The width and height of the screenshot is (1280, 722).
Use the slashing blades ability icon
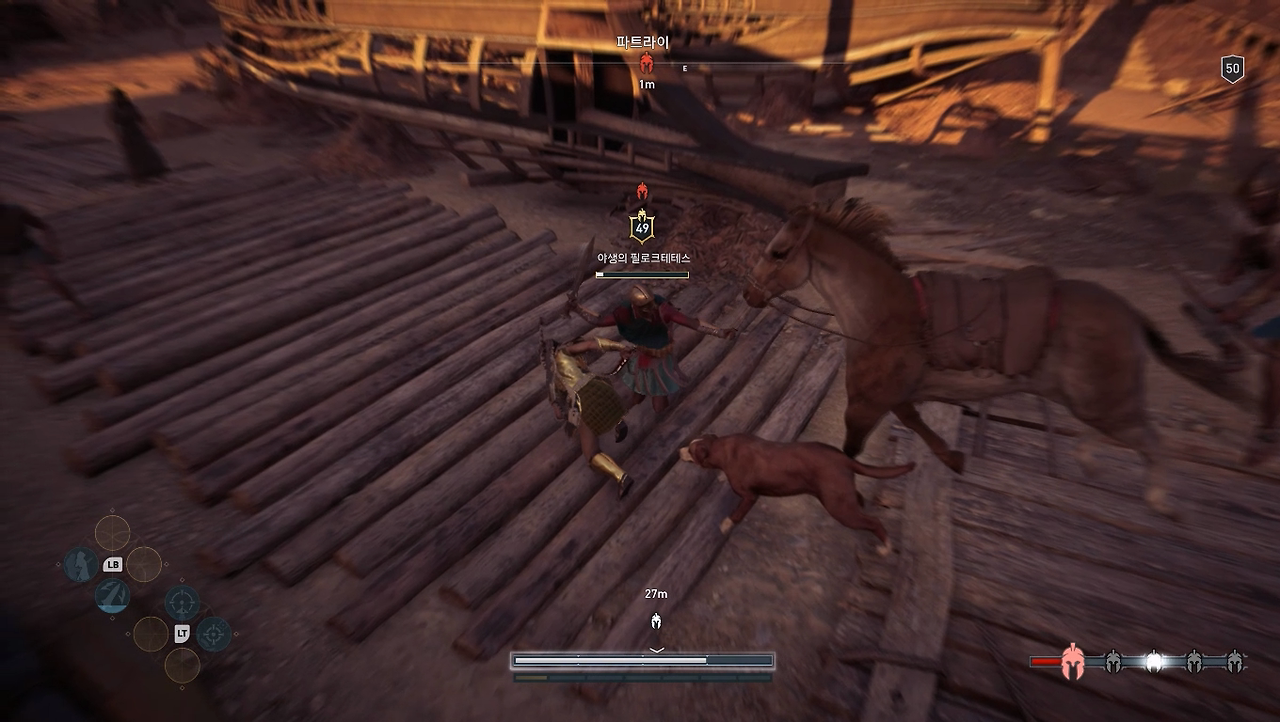pyautogui.click(x=112, y=596)
